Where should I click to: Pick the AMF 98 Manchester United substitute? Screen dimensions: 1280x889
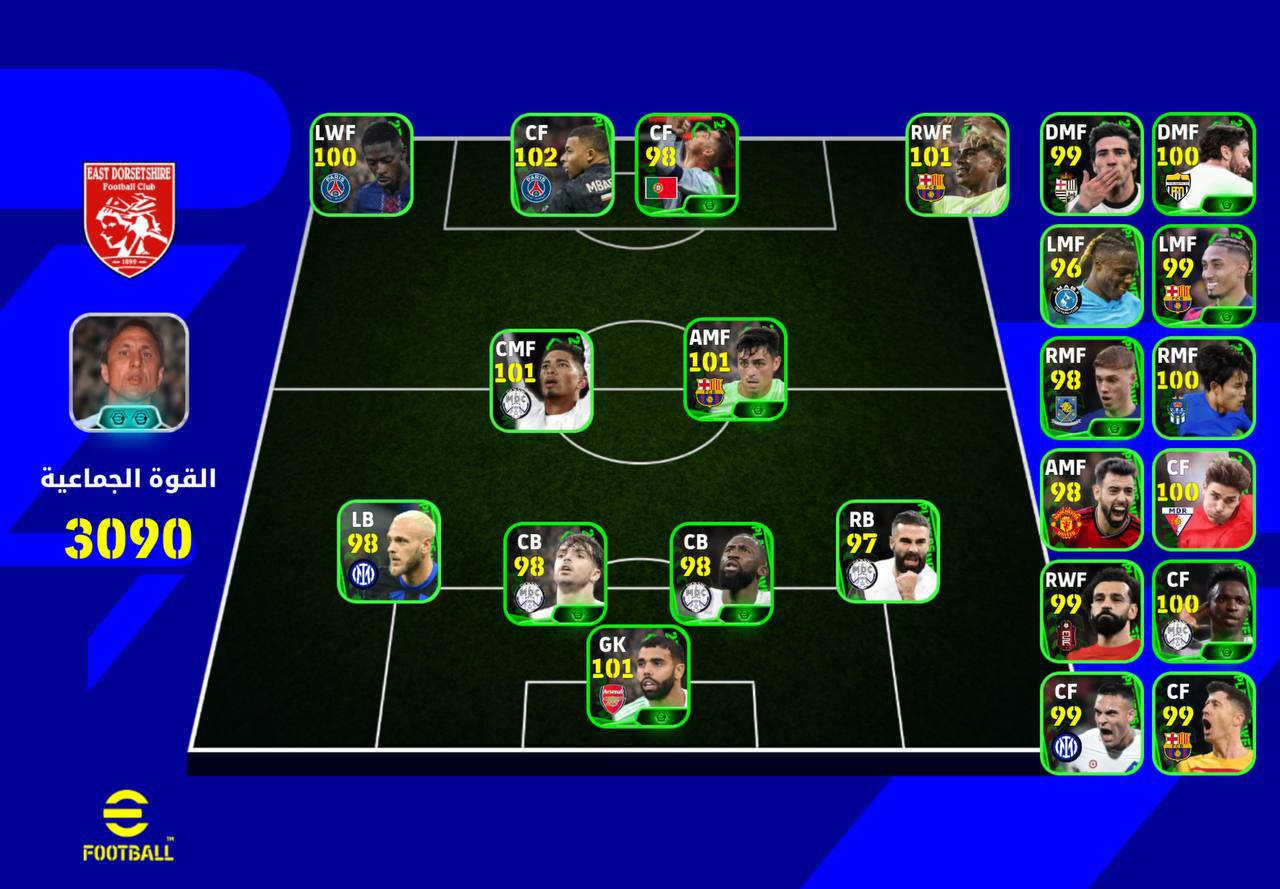click(1091, 500)
